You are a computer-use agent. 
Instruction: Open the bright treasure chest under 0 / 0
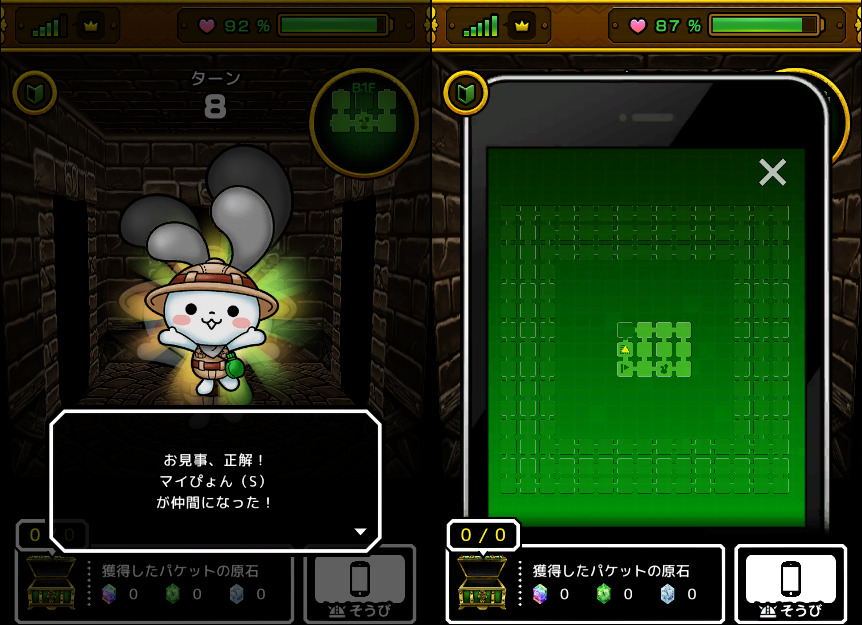[482, 584]
